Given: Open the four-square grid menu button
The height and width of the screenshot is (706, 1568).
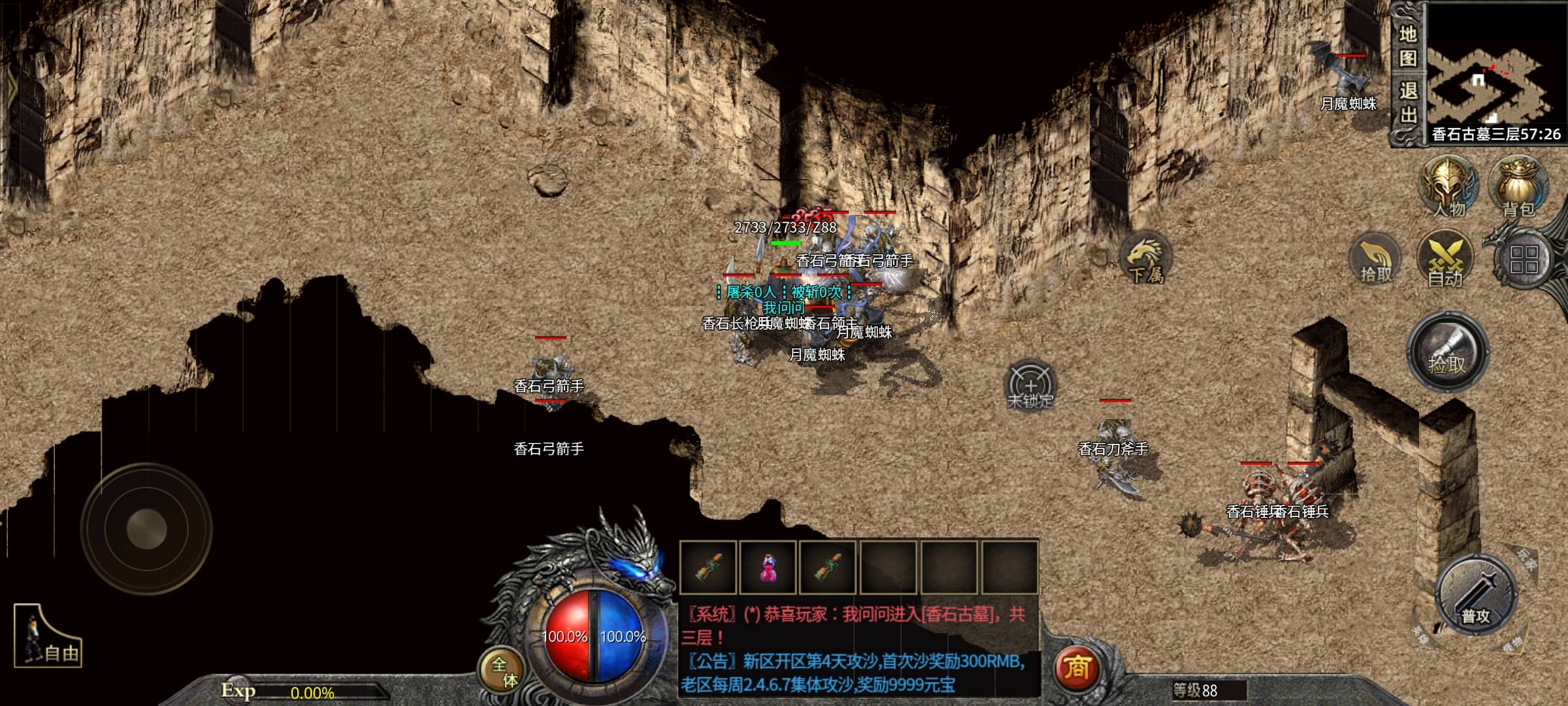Looking at the screenshot, I should pyautogui.click(x=1524, y=260).
